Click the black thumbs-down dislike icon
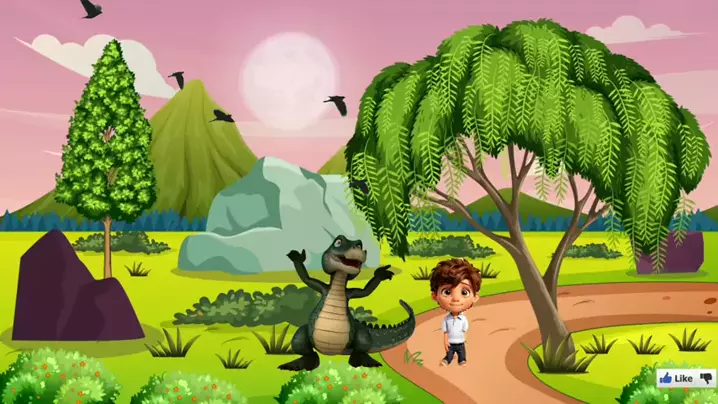 pos(705,379)
